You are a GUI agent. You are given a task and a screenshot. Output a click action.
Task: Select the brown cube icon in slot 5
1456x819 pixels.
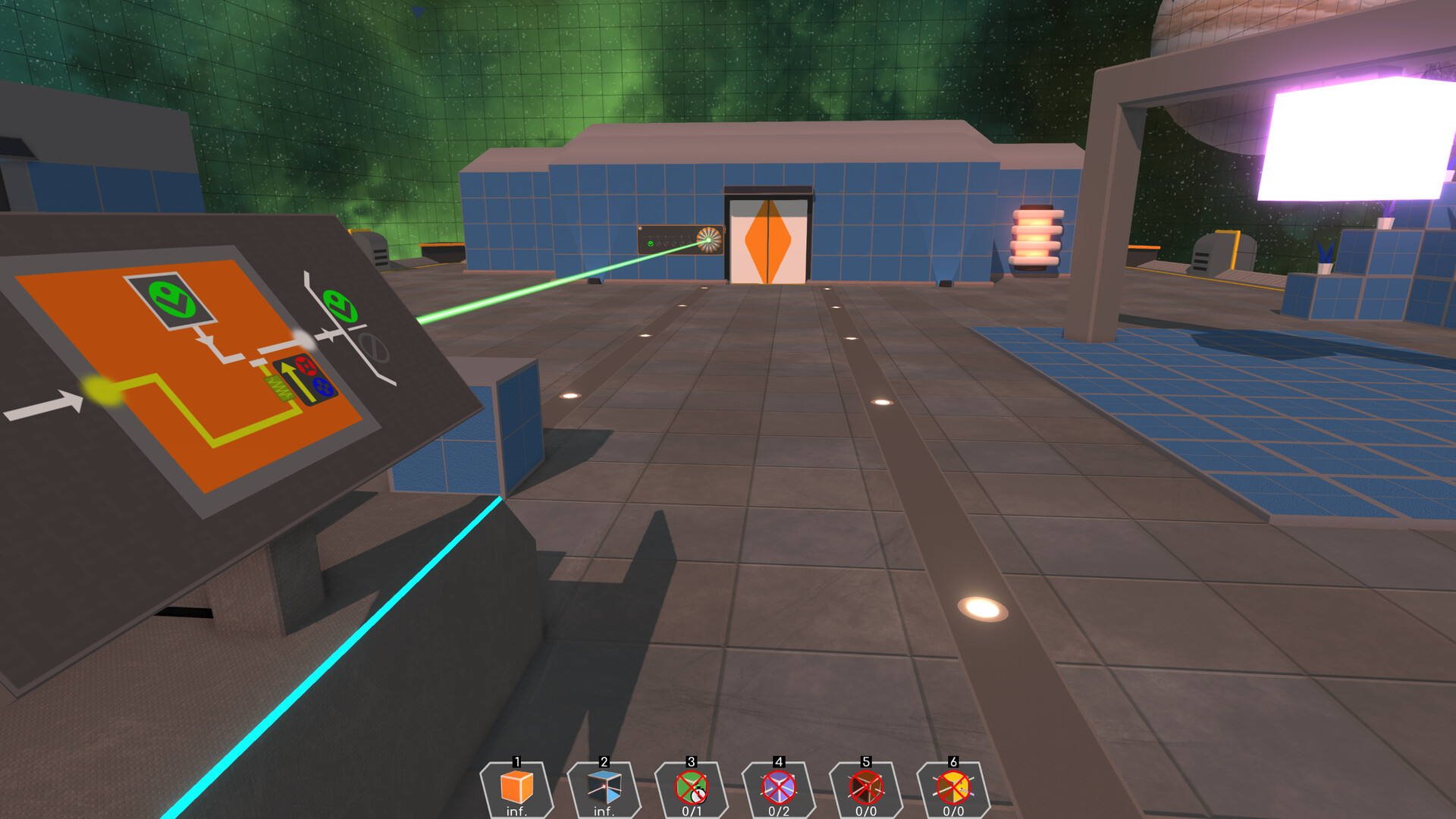[x=865, y=789]
